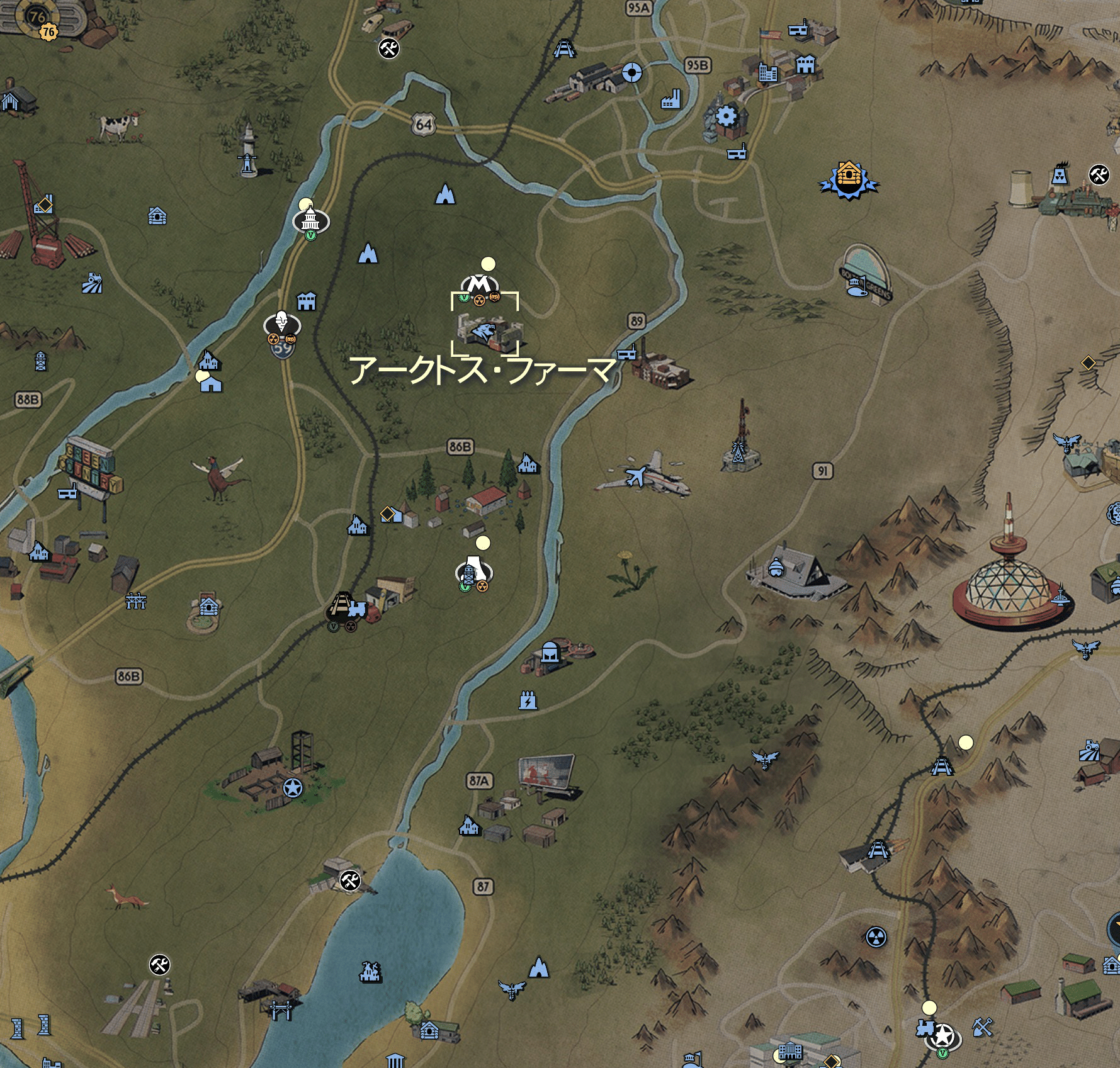
Task: Click the blue gear marker
Action: [x=726, y=116]
